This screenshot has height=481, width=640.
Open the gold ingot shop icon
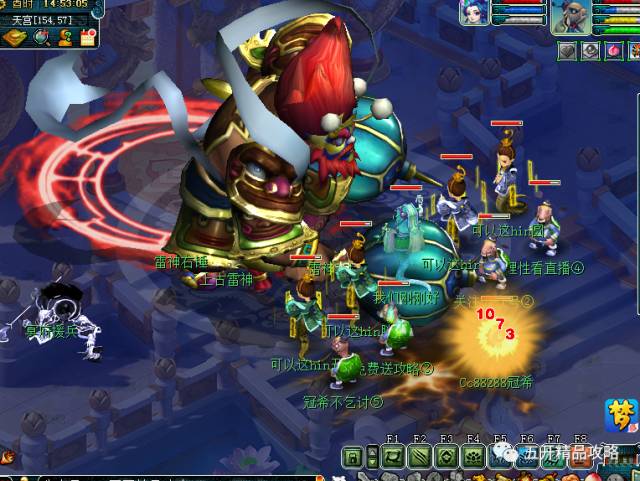15,37
